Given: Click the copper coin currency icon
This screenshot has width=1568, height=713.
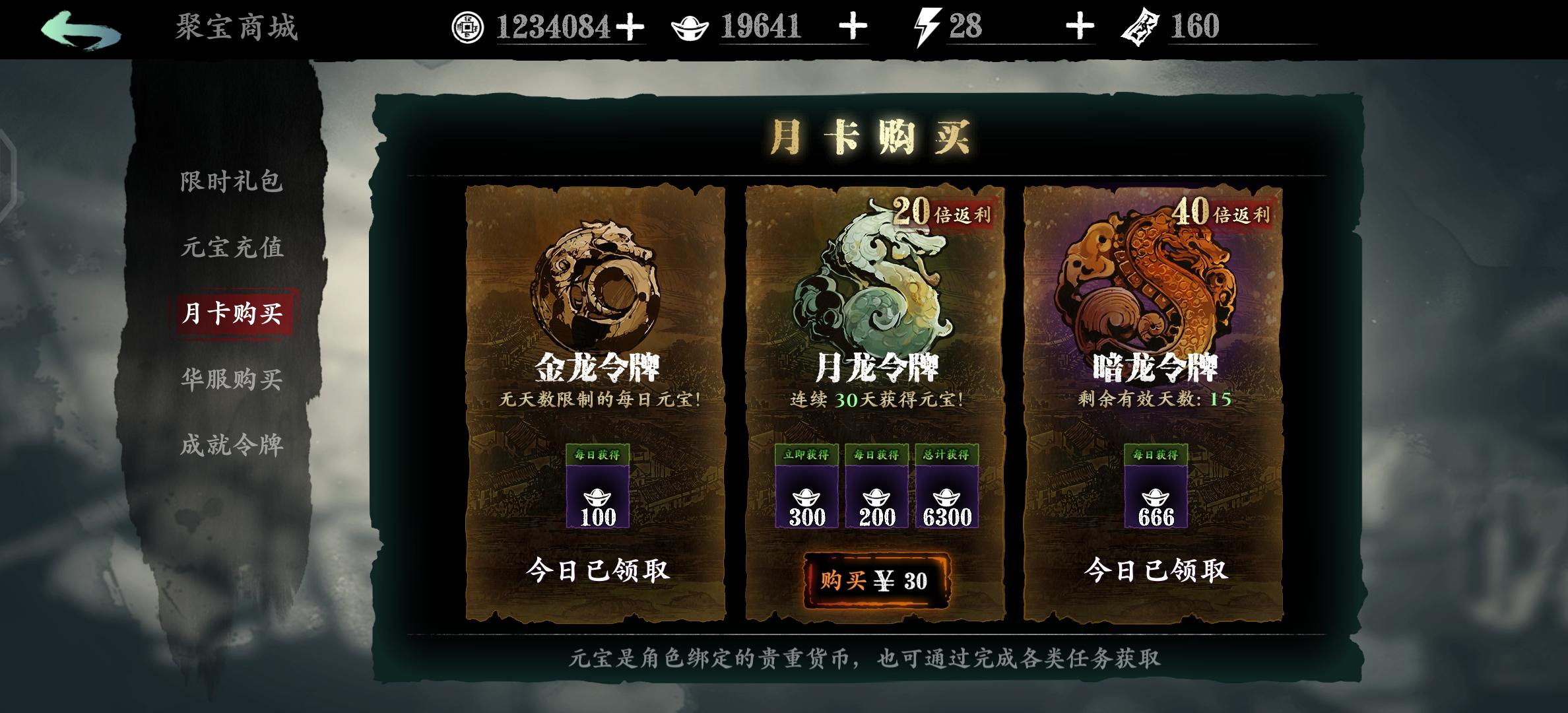Looking at the screenshot, I should (470, 28).
